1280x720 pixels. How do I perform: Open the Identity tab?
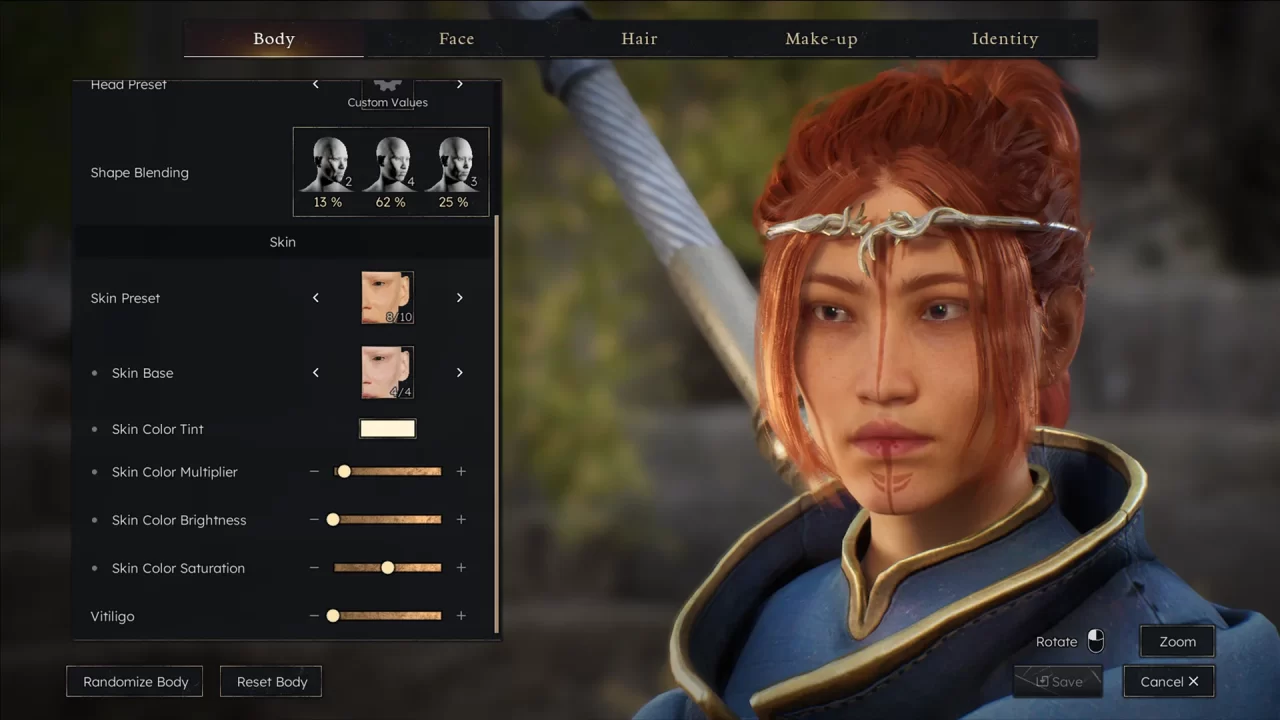point(1004,38)
